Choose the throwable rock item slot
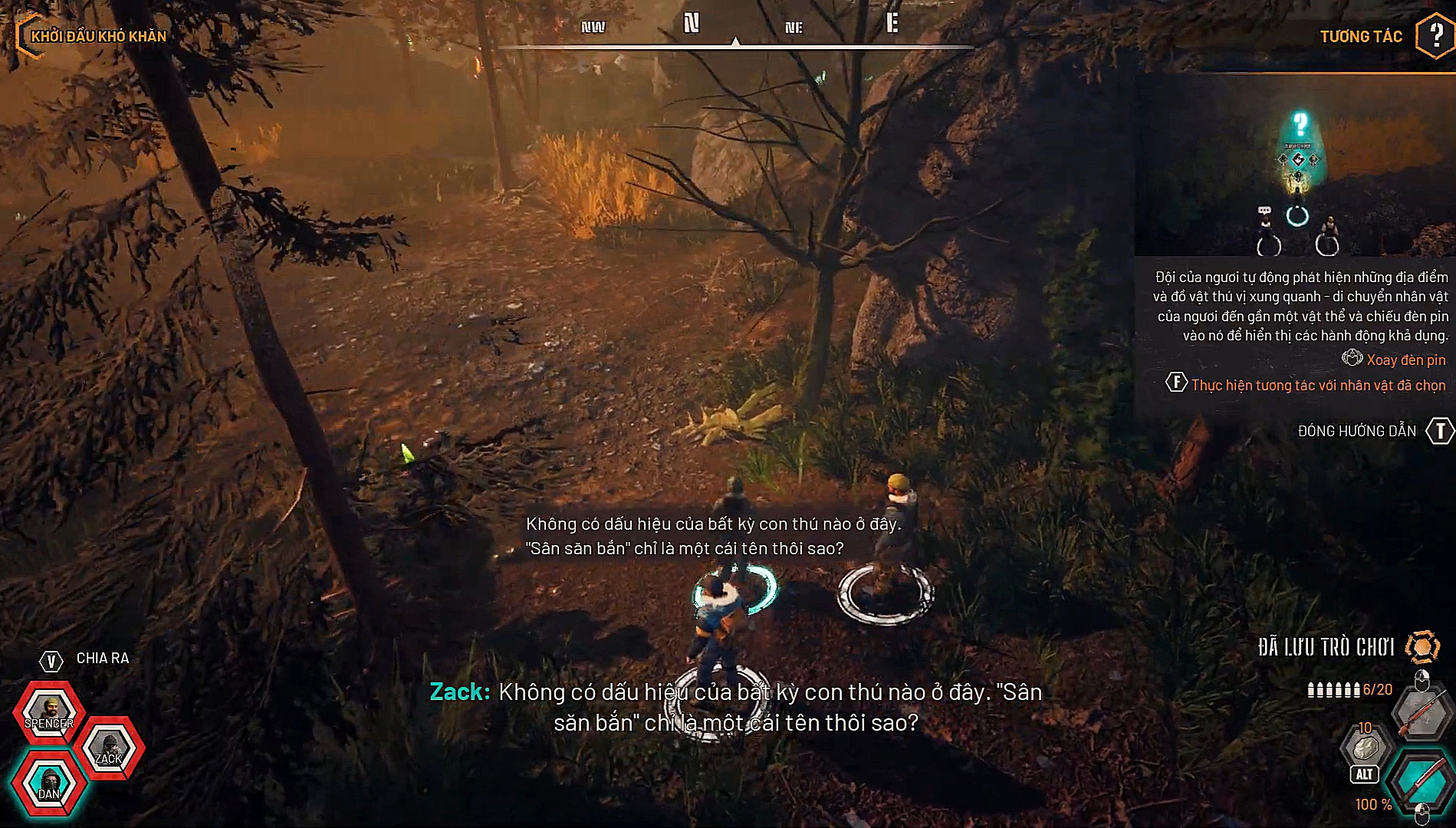This screenshot has height=828, width=1456. pos(1365,747)
